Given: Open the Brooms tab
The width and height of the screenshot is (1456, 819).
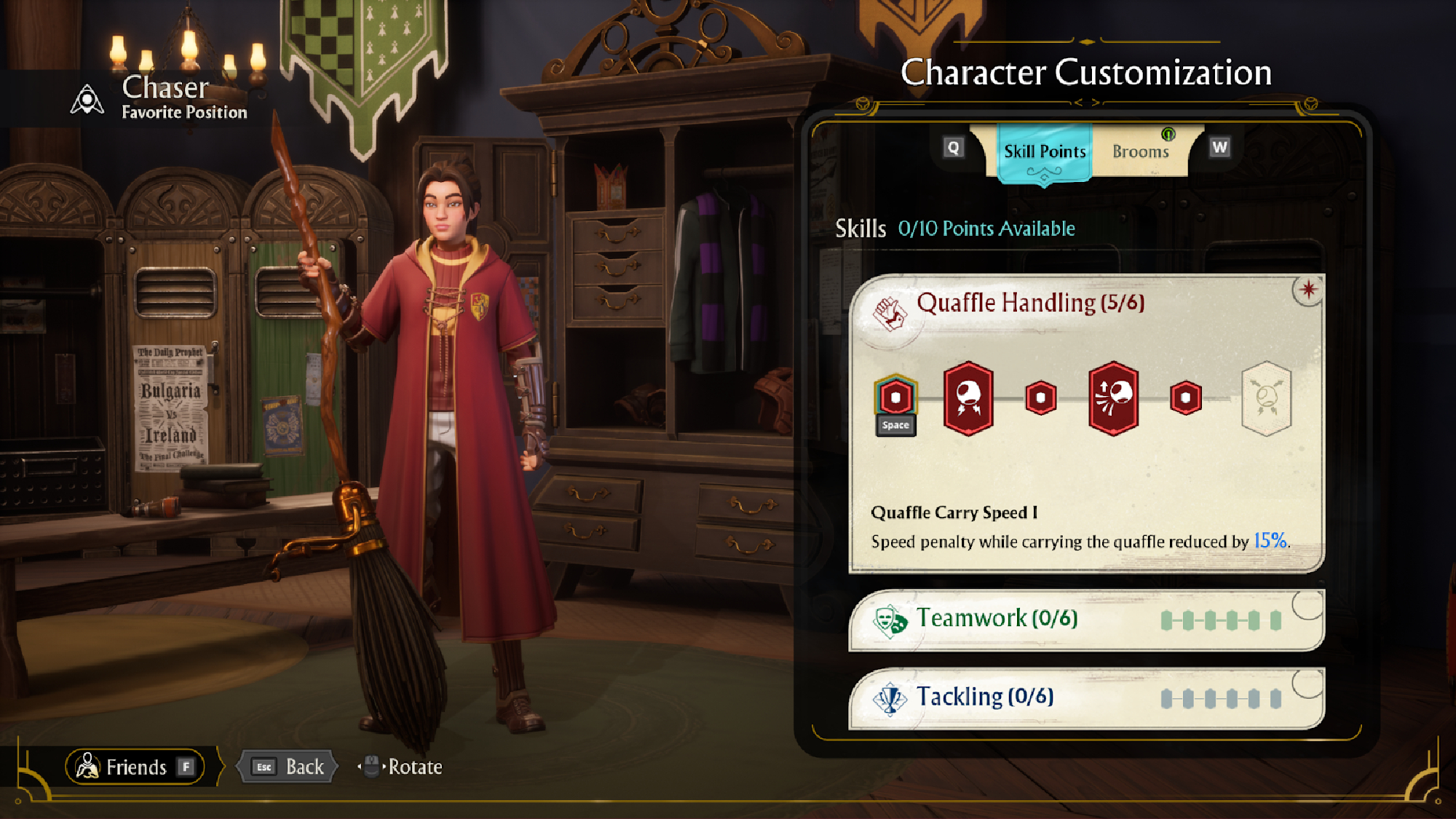Looking at the screenshot, I should pos(1140,152).
